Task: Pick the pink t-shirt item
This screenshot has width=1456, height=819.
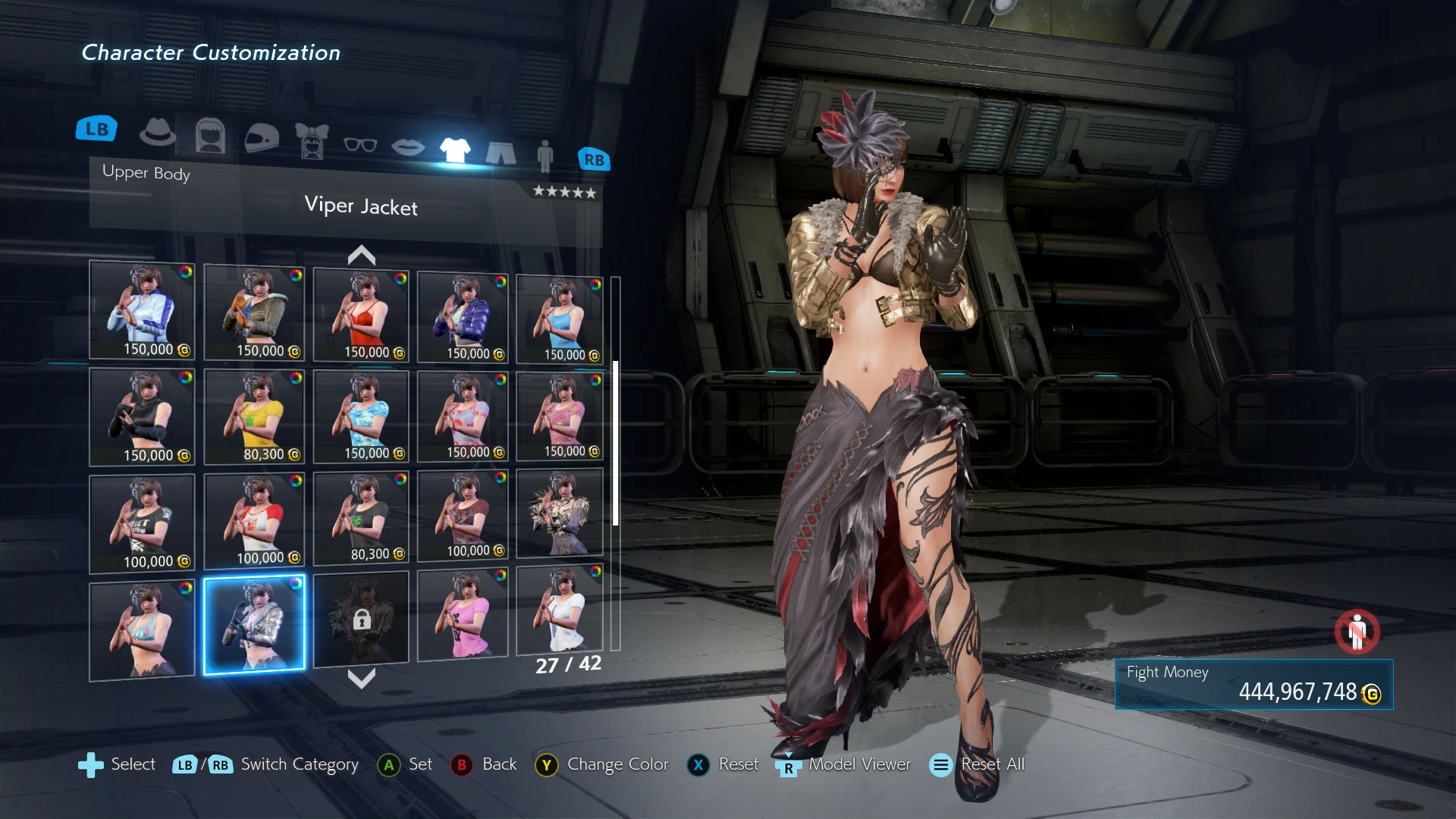Action: 463,614
